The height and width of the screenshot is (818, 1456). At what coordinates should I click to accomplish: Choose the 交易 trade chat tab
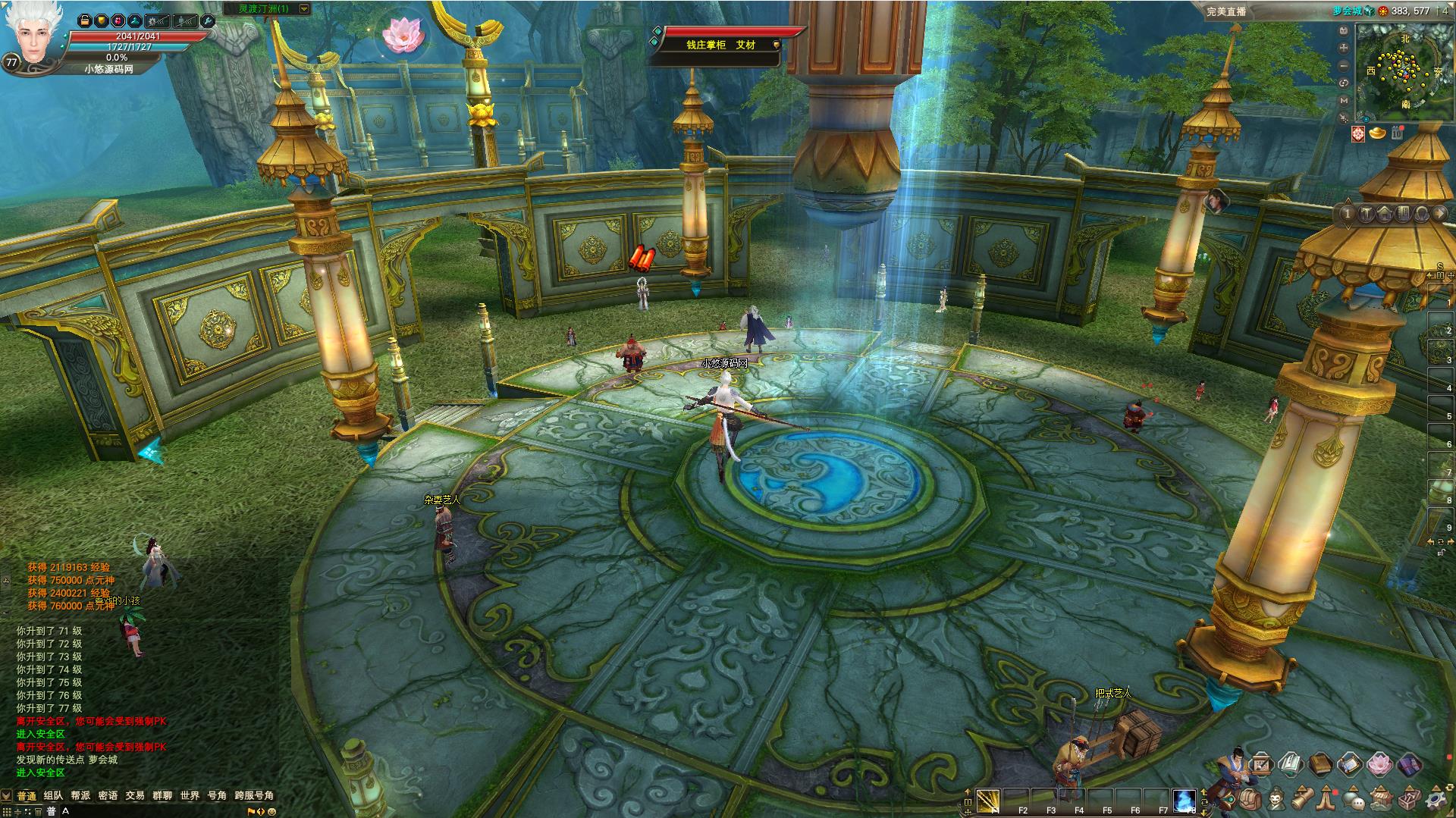click(x=135, y=795)
